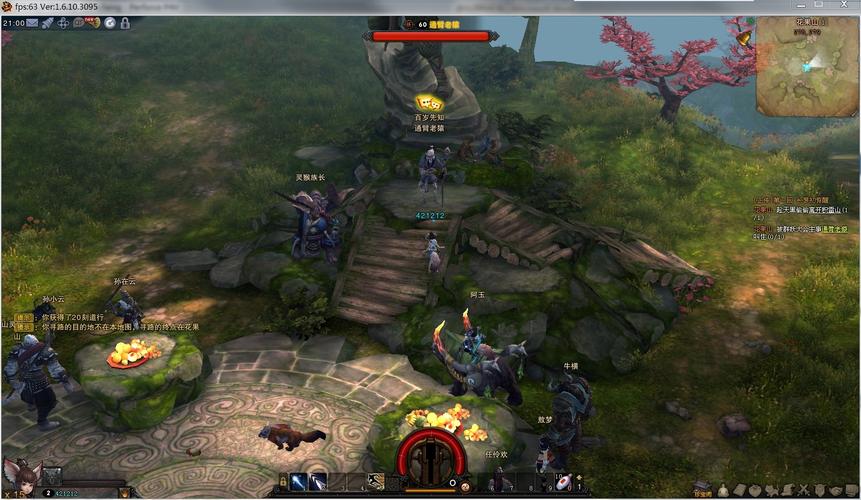Open the crossed swords menu icon
861x500 pixels.
click(x=804, y=489)
